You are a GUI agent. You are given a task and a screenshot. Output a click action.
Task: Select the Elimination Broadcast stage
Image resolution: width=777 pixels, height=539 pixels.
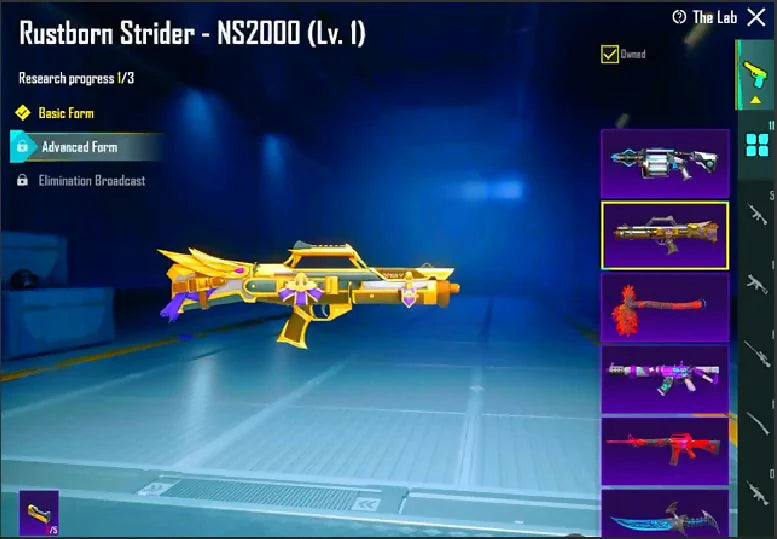click(x=91, y=181)
